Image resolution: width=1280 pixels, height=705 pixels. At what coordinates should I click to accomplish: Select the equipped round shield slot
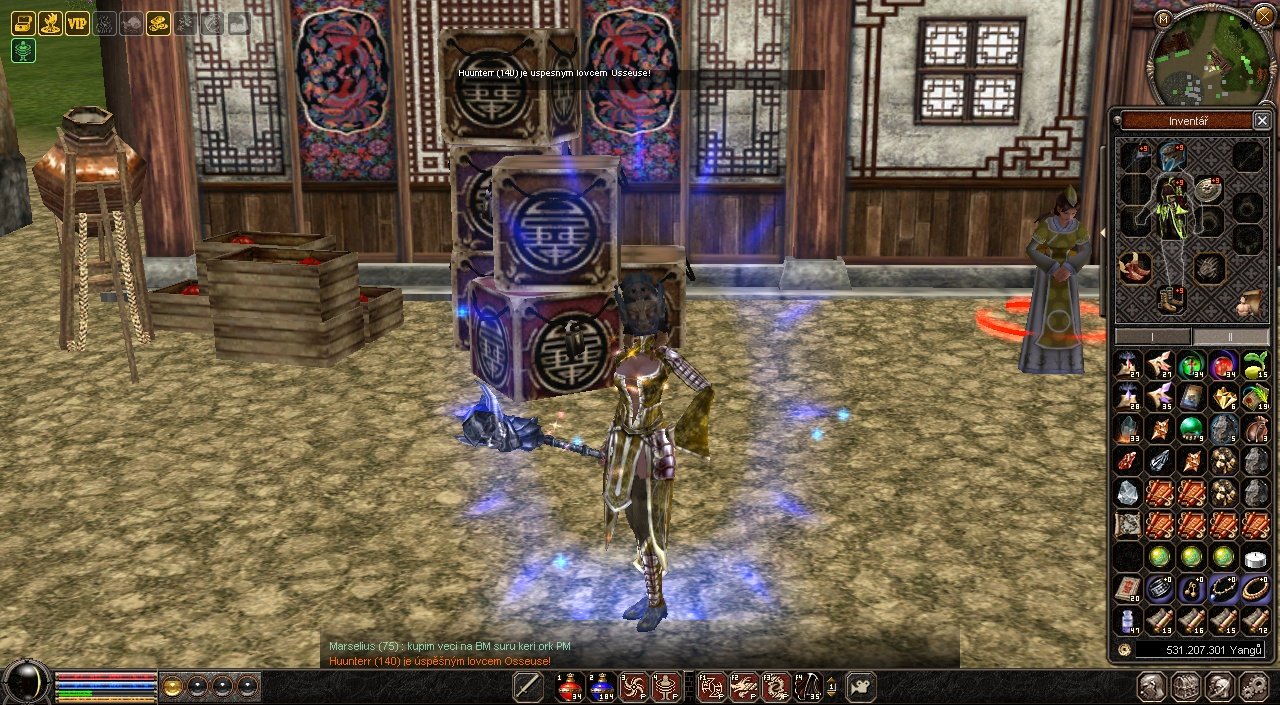pos(1209,190)
